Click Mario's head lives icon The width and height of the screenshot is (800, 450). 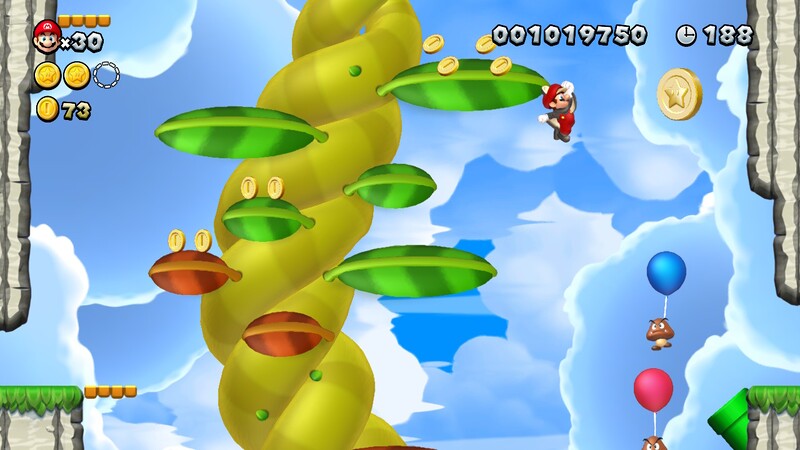coord(46,37)
